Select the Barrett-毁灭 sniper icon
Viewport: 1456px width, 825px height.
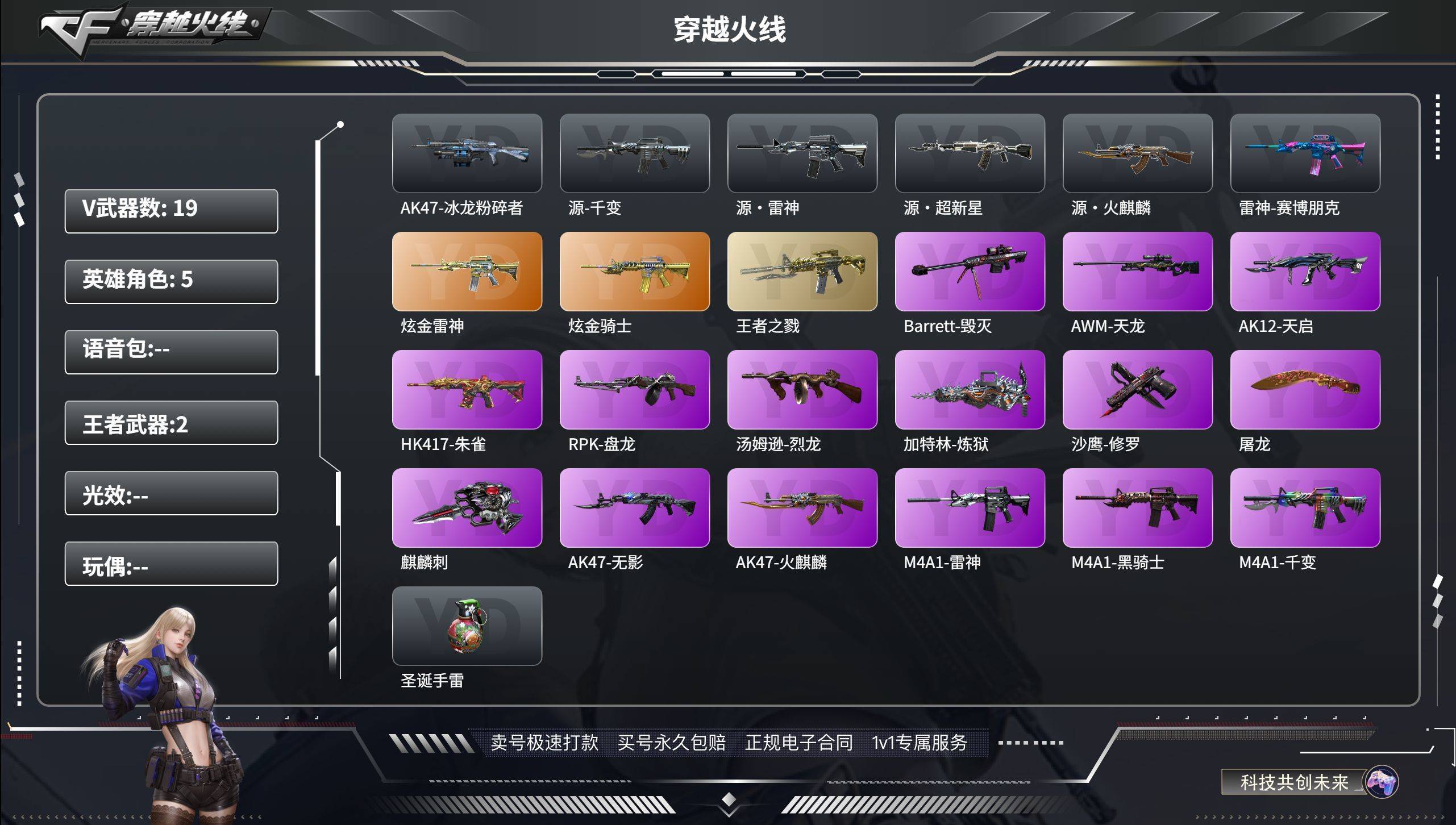pyautogui.click(x=970, y=272)
